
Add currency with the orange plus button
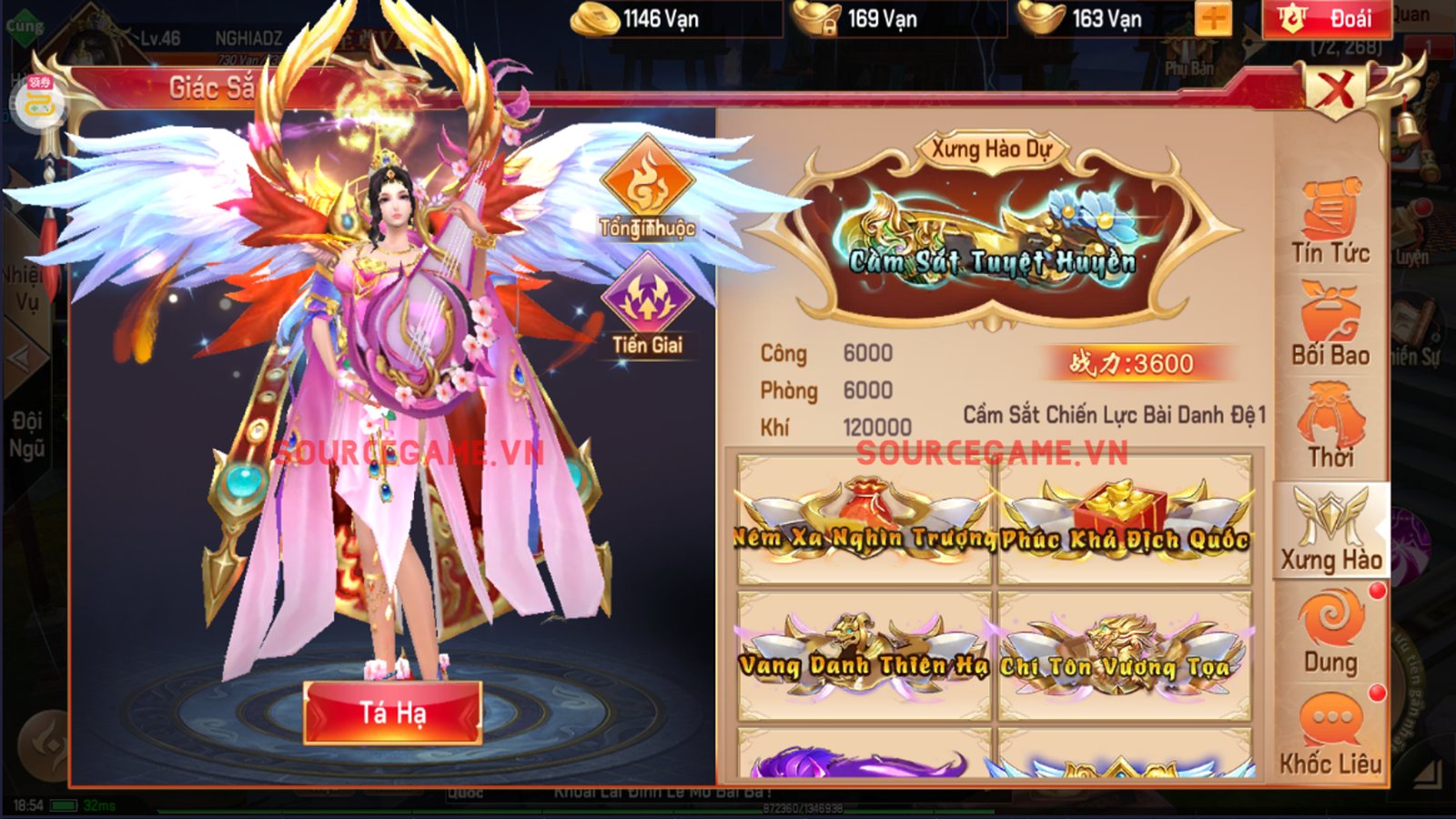(1213, 19)
